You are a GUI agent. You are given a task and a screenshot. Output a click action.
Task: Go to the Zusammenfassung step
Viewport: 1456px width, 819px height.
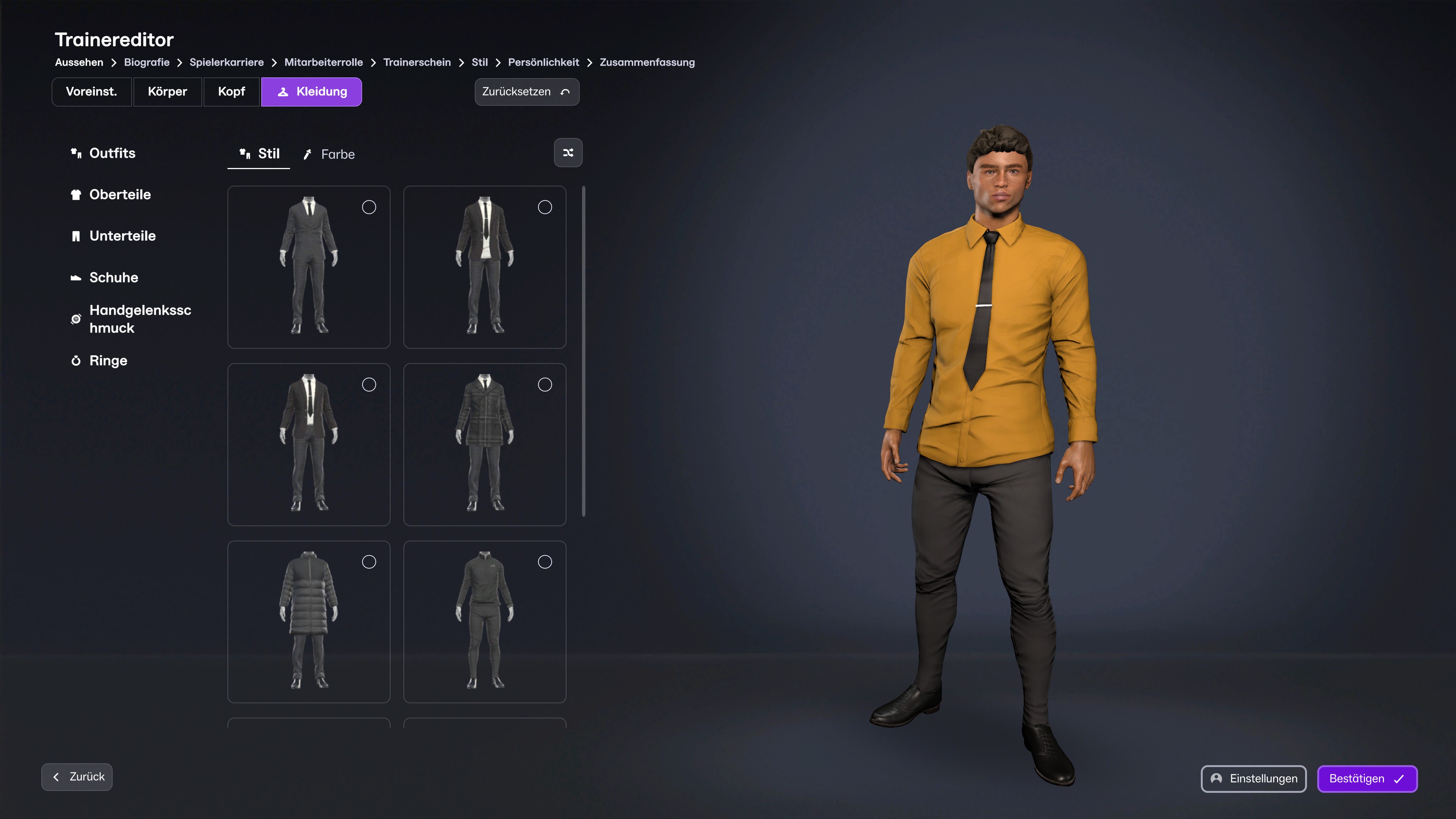647,62
